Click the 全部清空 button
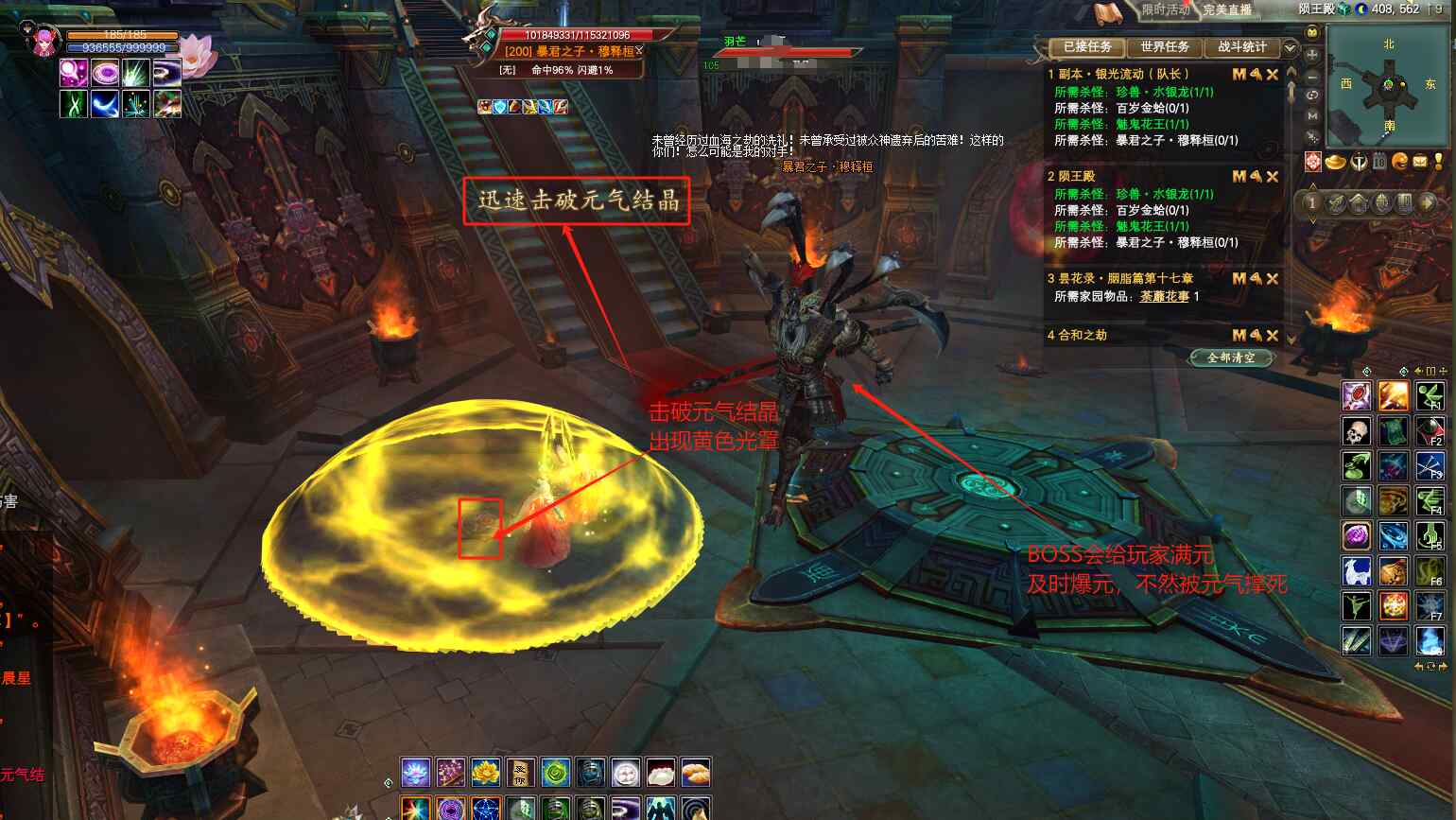This screenshot has width=1456, height=820. tap(1231, 358)
